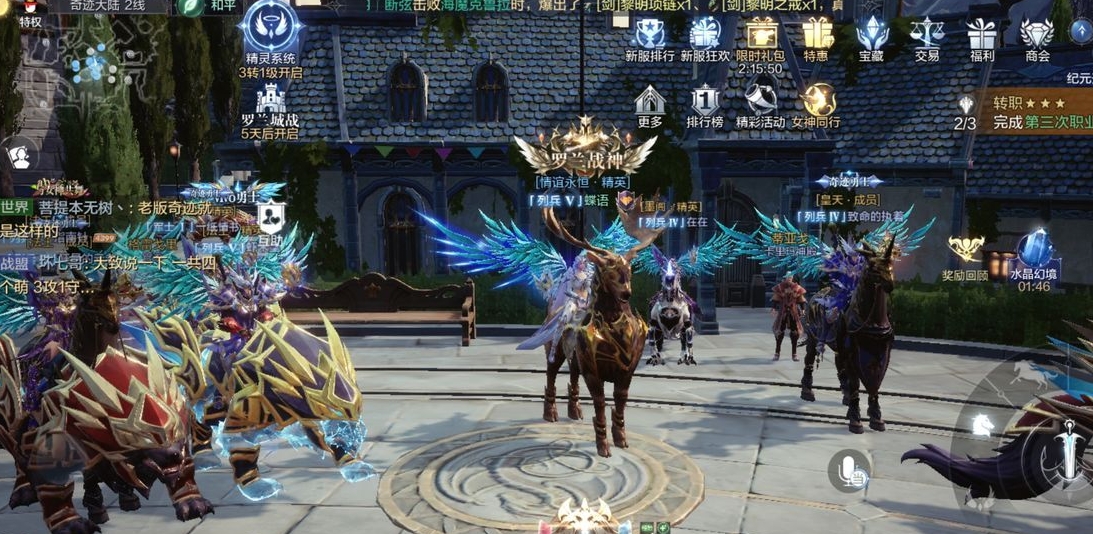Open the 交易 trading scales icon
Screen dimensions: 1093x534
(927, 36)
